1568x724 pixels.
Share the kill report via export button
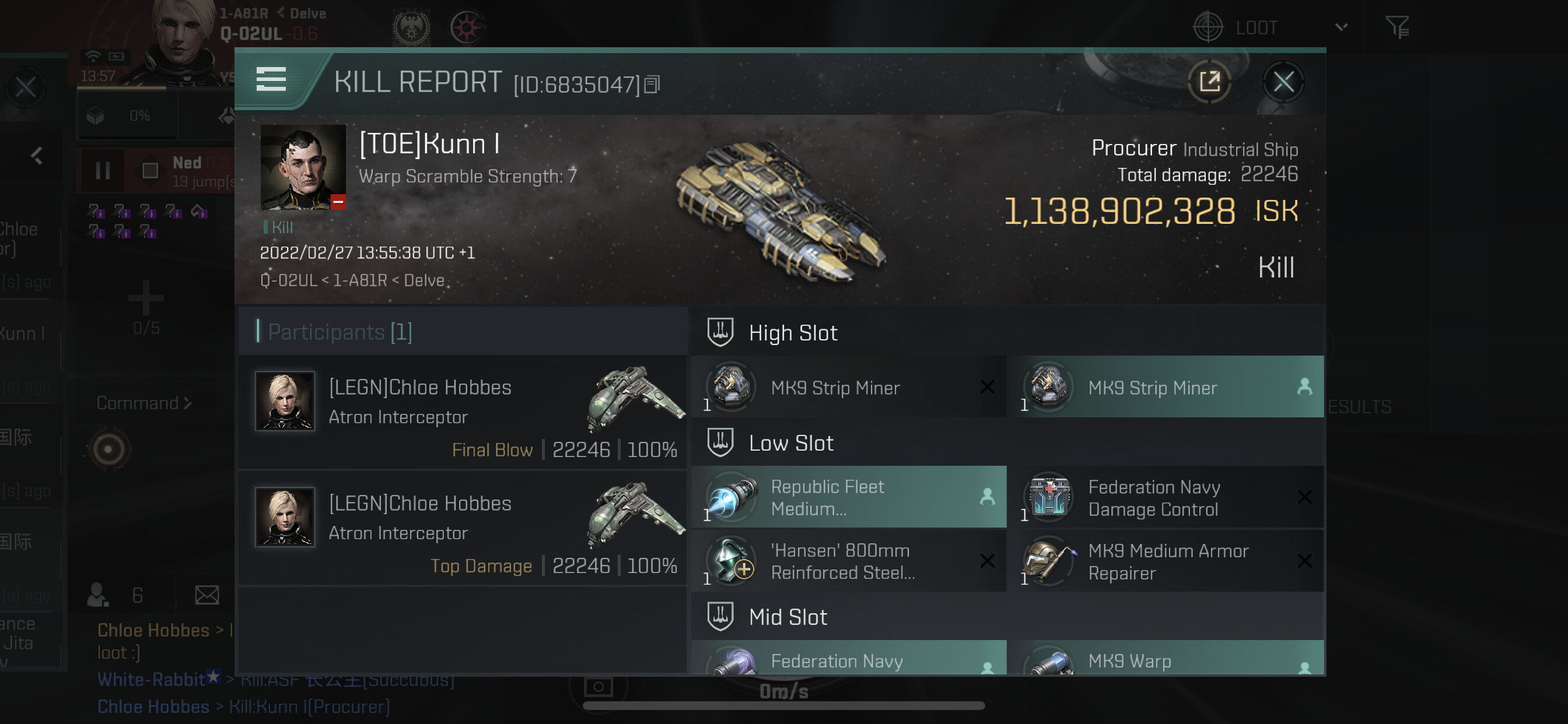tap(1209, 82)
